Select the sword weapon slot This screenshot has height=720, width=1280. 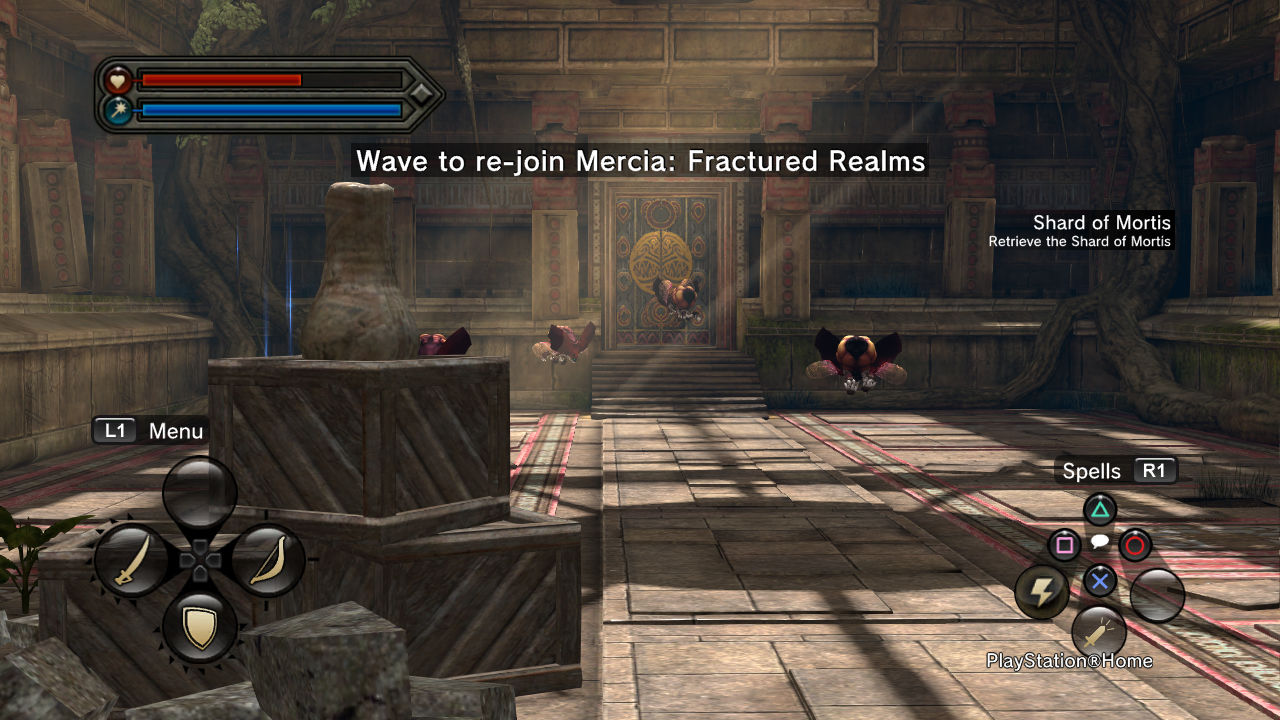pos(132,562)
